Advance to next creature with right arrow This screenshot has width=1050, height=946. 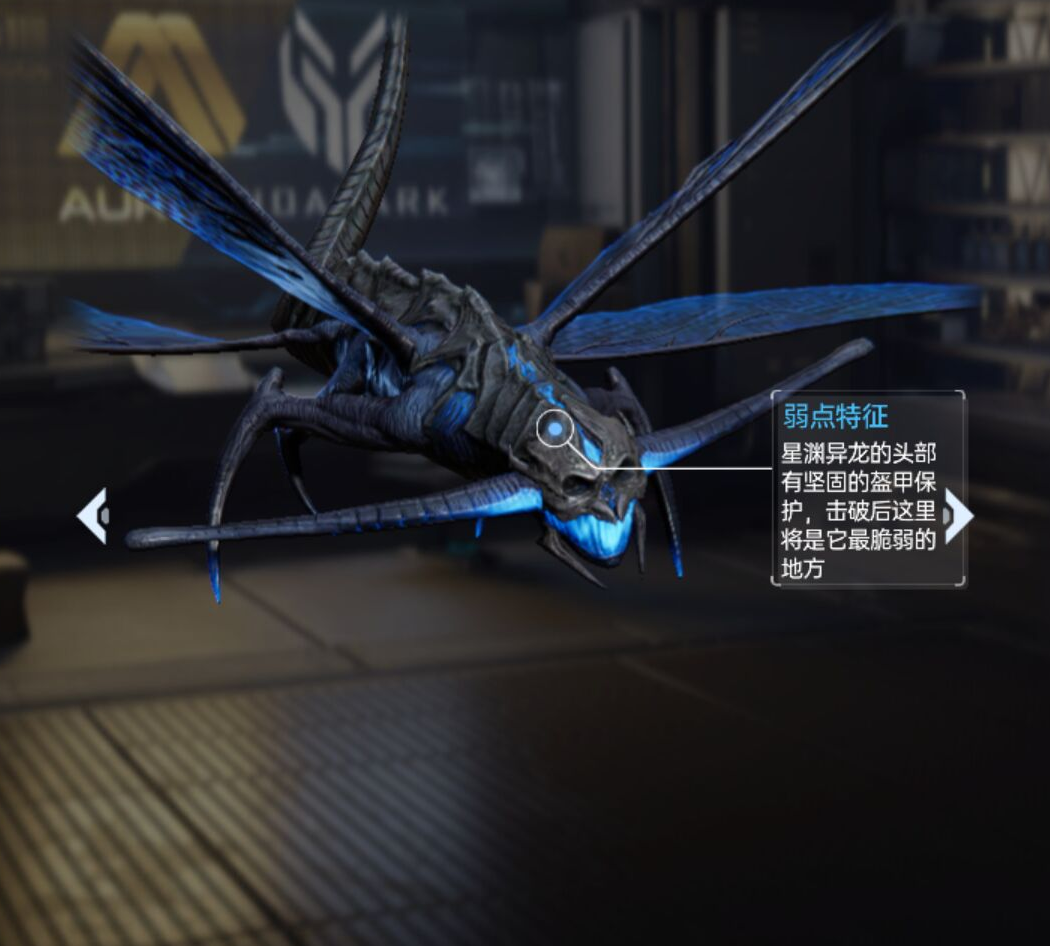957,516
